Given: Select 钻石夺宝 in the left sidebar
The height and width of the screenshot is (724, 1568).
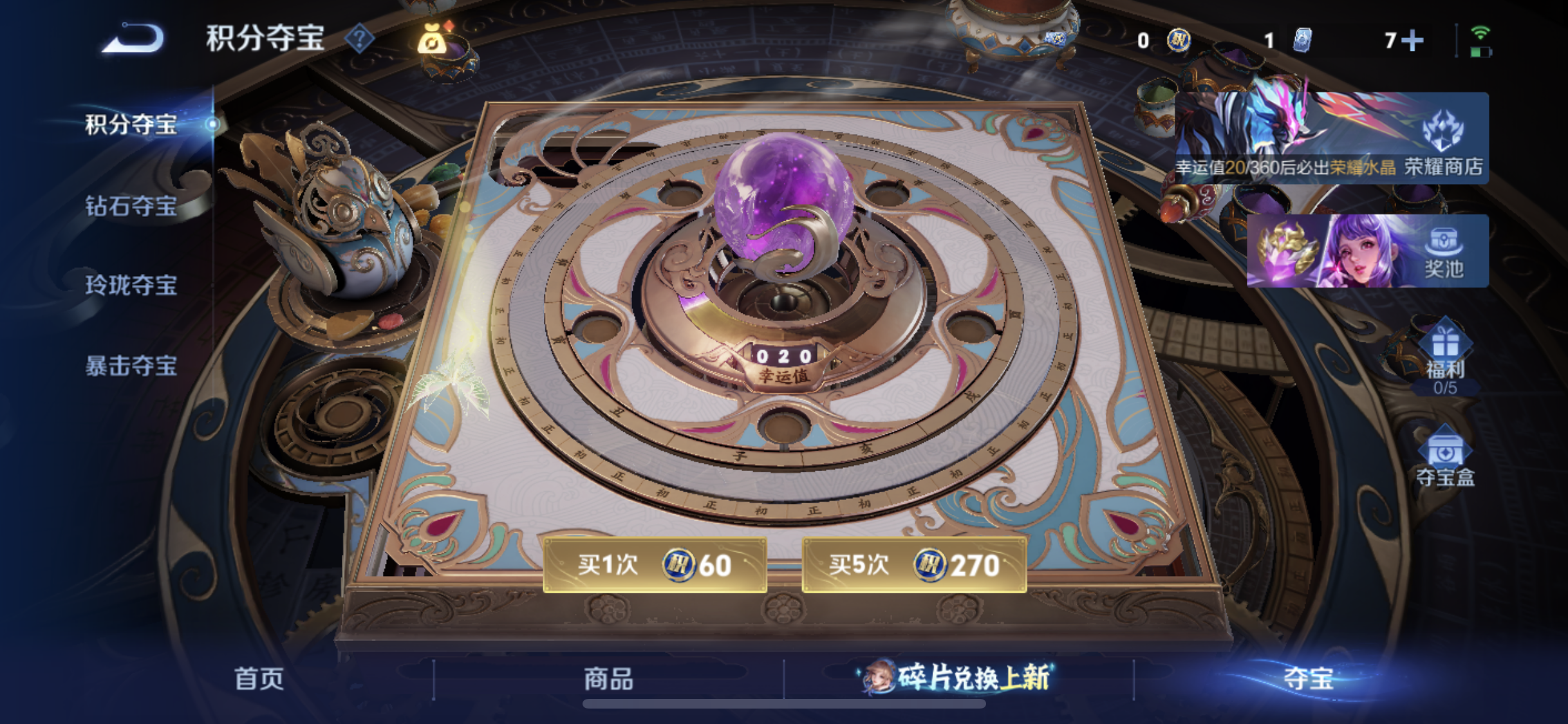Looking at the screenshot, I should point(131,205).
